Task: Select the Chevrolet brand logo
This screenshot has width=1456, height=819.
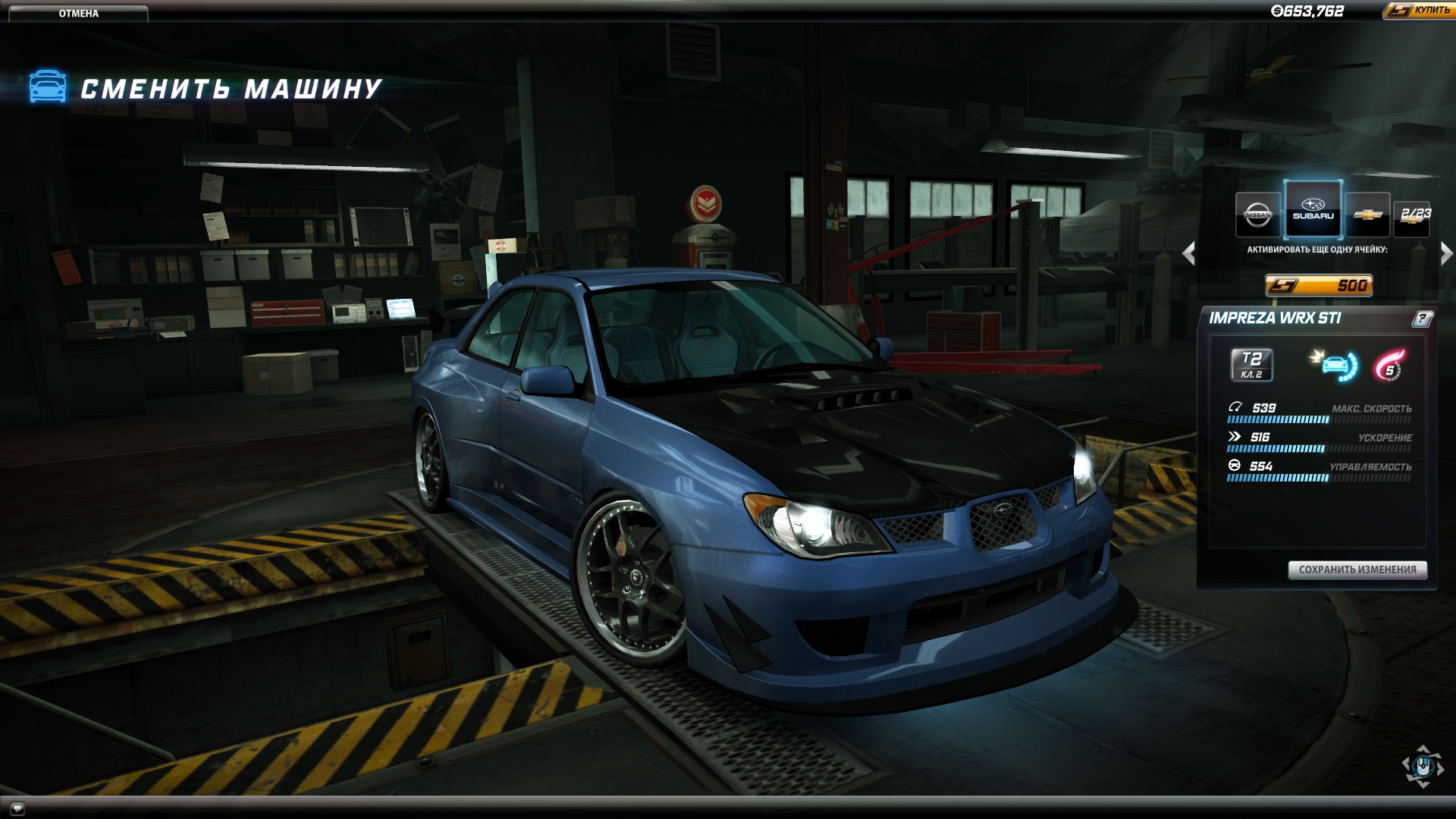Action: pos(1367,215)
